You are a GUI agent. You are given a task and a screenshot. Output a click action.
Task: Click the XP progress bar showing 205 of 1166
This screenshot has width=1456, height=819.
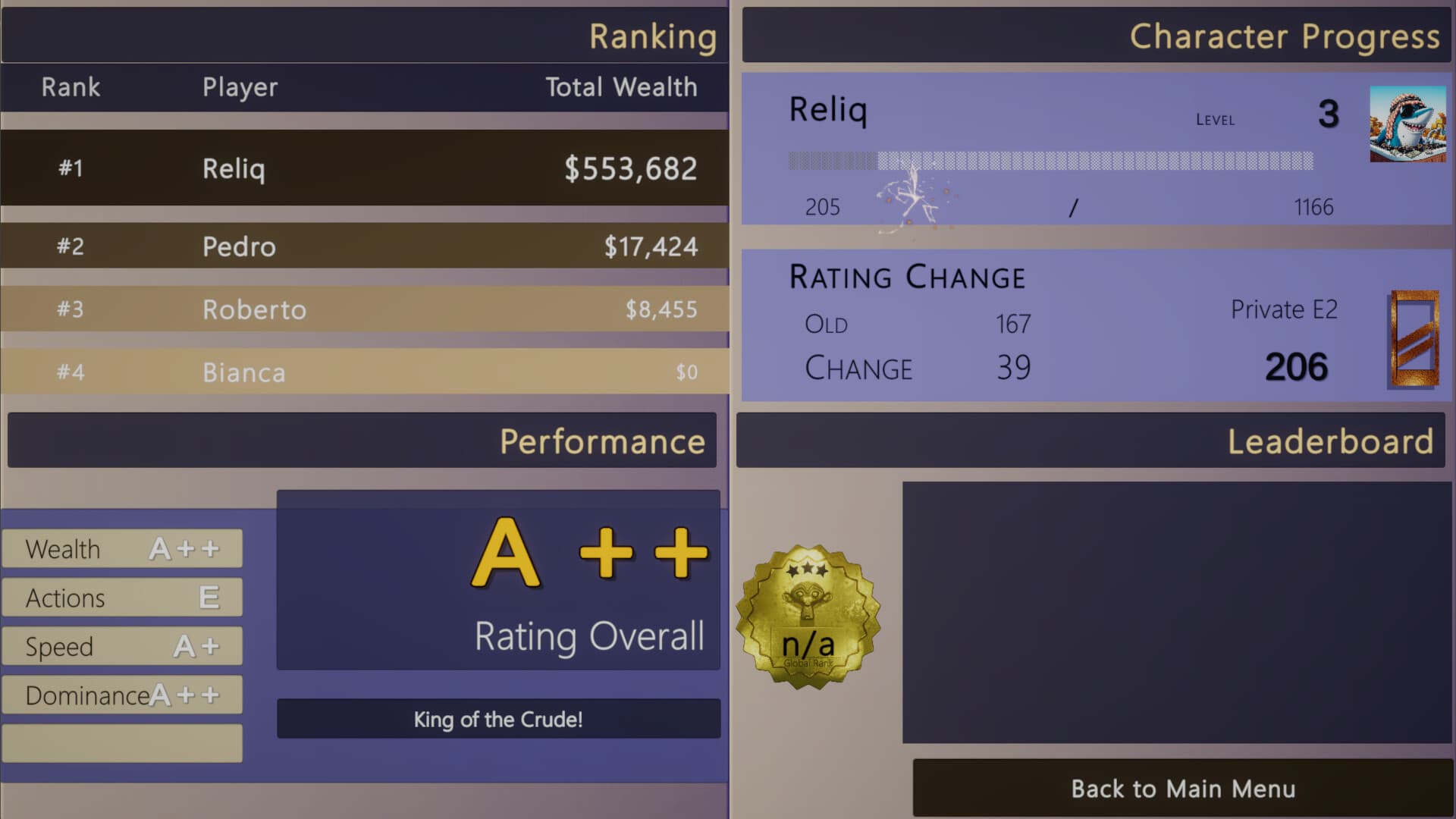(x=1050, y=159)
